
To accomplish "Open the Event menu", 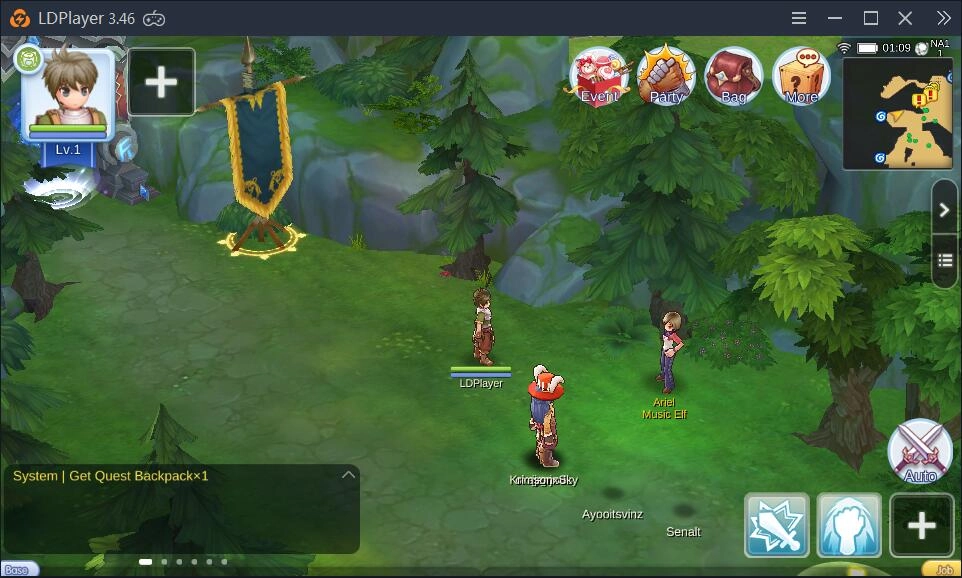I will (x=599, y=76).
